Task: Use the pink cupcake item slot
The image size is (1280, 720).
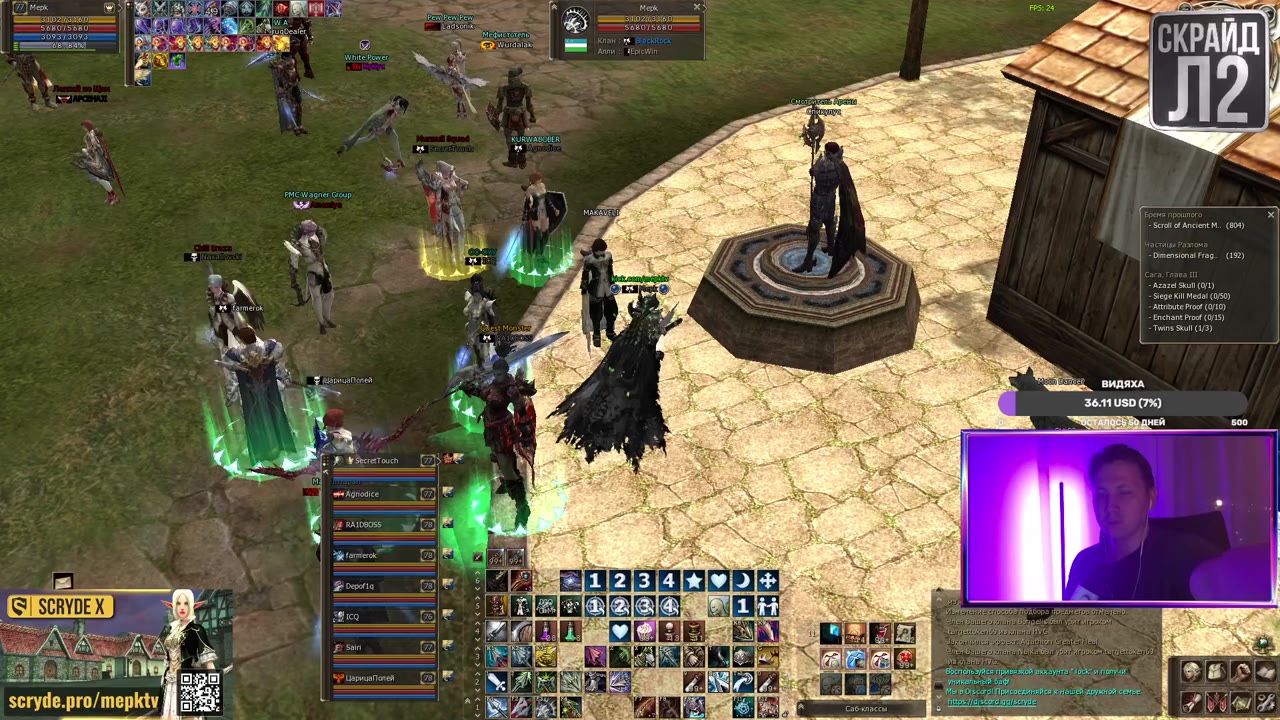Action: click(x=644, y=632)
